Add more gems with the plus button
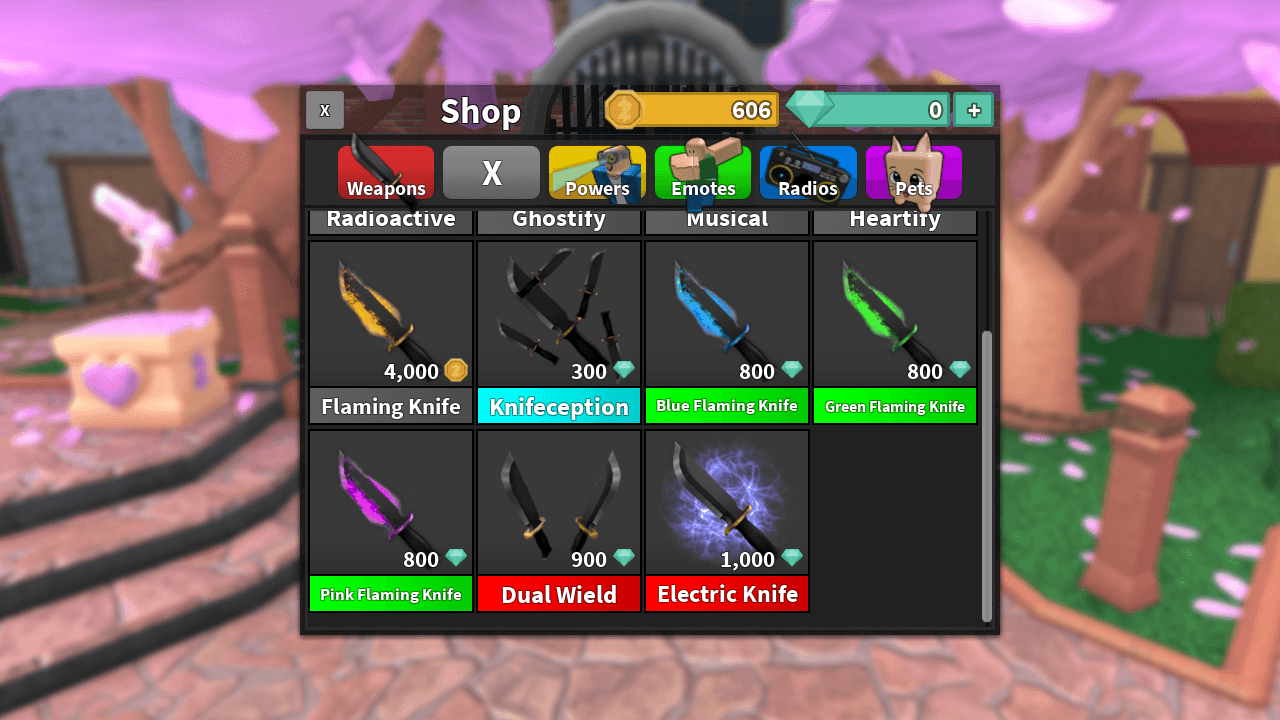This screenshot has width=1280, height=720. (973, 110)
